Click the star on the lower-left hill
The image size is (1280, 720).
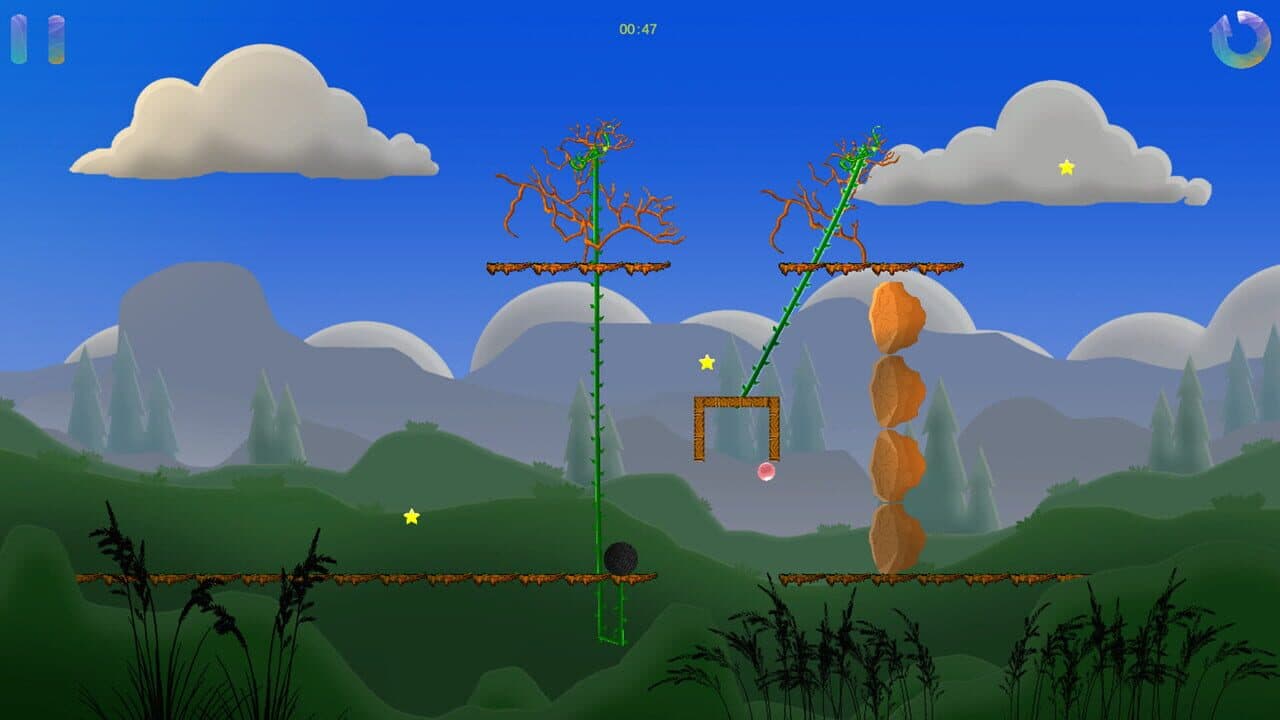tap(411, 519)
